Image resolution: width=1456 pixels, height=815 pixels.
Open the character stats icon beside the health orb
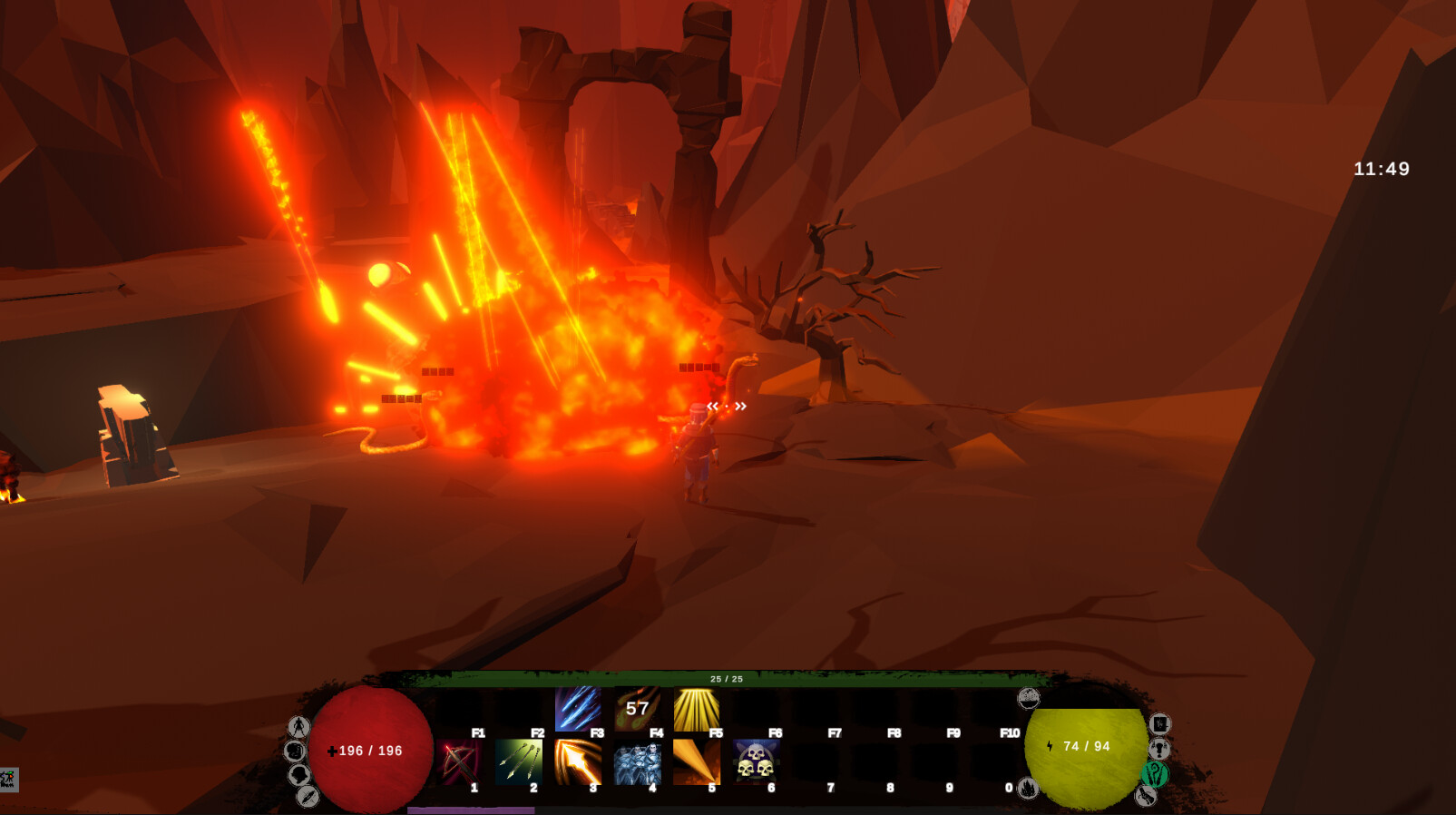pos(298,727)
